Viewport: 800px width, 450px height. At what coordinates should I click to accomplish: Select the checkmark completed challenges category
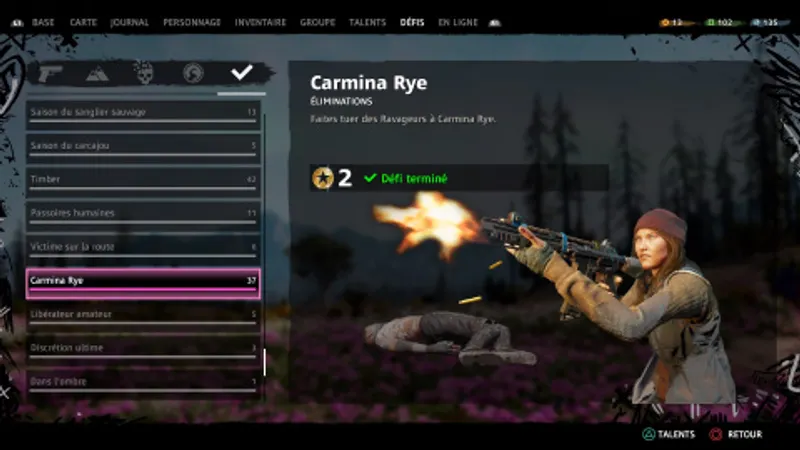[x=241, y=73]
